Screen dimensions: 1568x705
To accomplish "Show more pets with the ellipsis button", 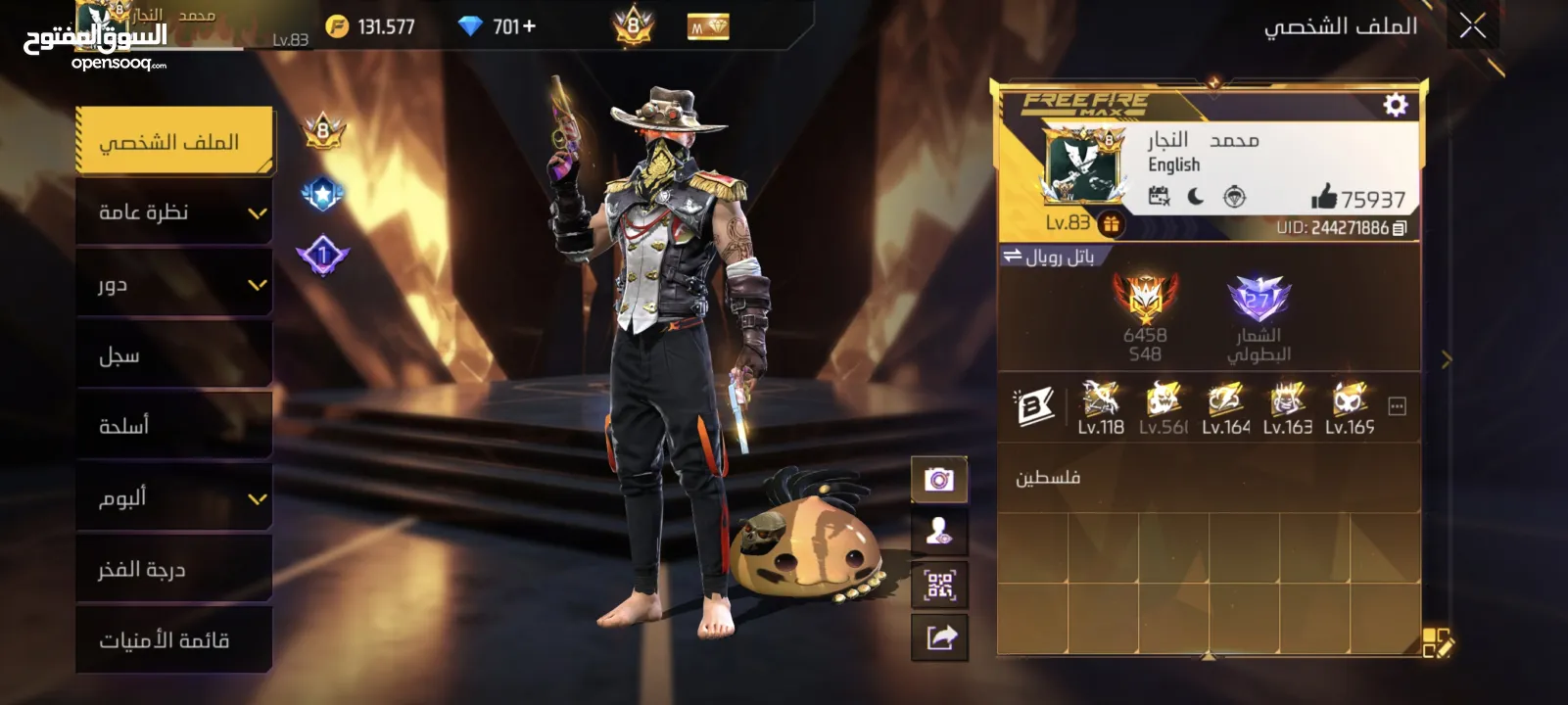I will (1398, 406).
